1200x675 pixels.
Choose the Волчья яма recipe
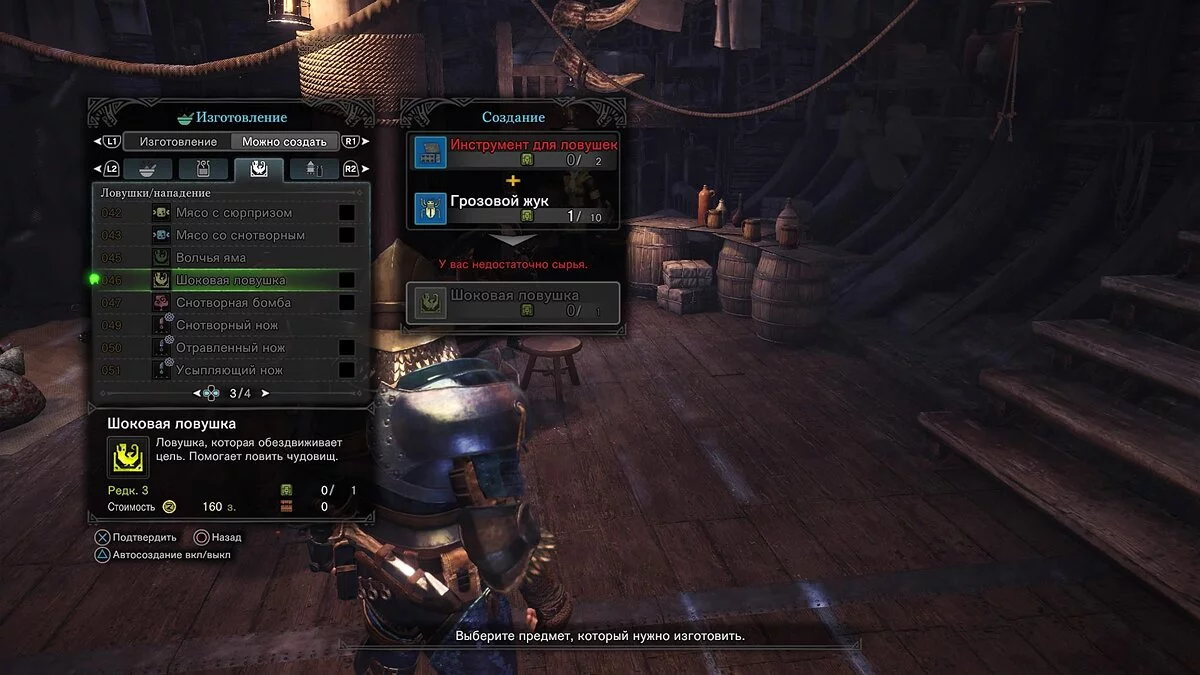(x=211, y=258)
